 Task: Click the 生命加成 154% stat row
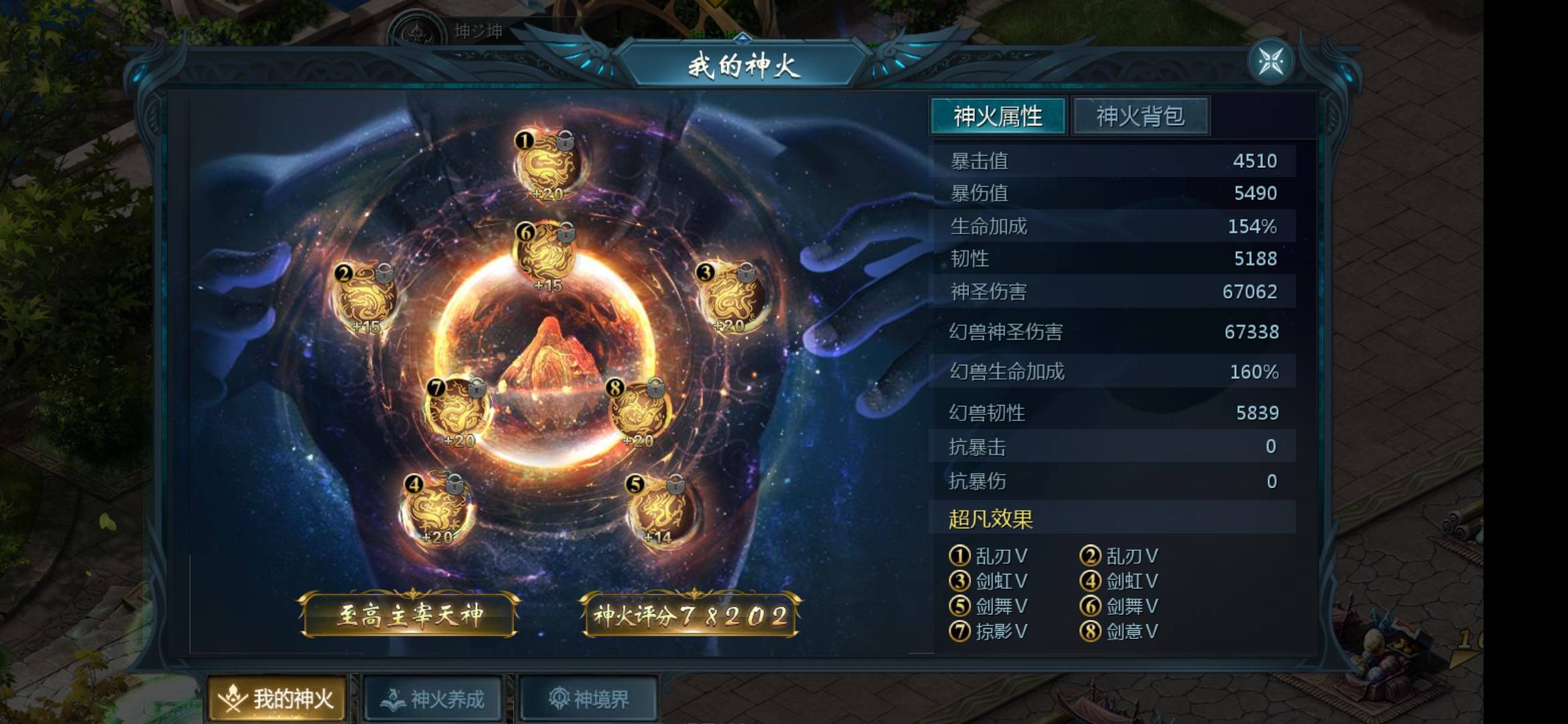1112,227
